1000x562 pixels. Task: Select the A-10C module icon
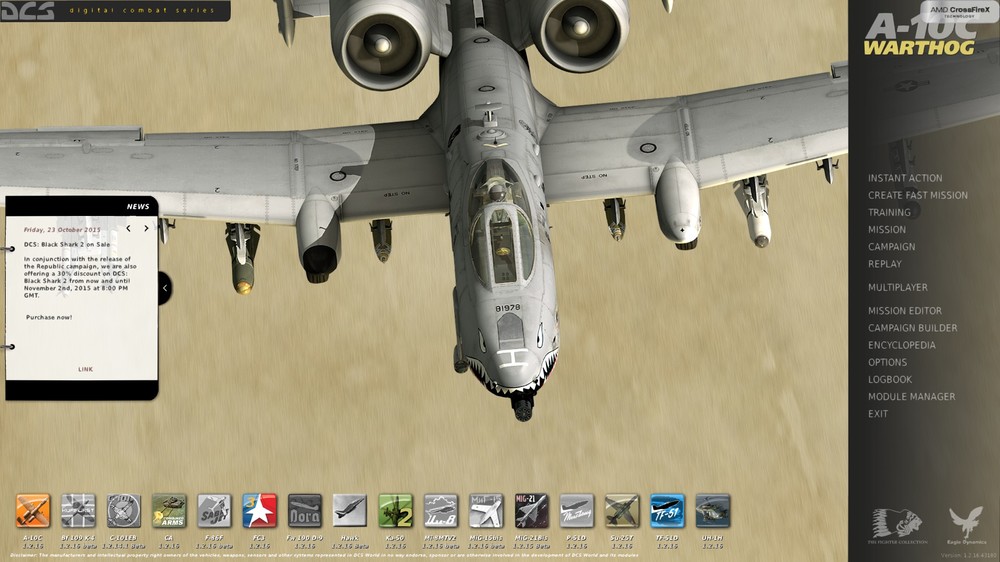(32, 511)
